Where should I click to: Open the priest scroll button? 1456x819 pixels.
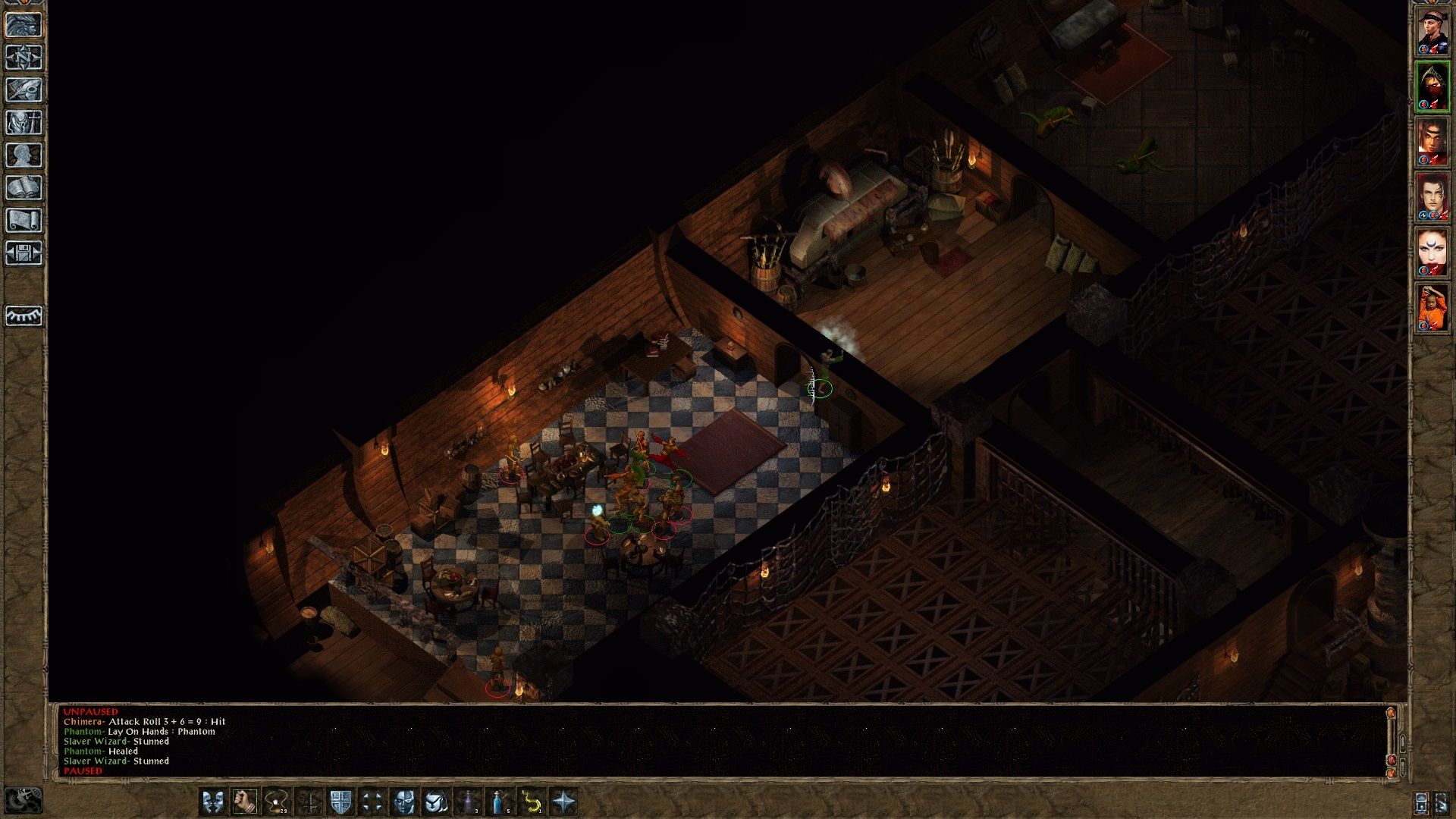click(24, 221)
